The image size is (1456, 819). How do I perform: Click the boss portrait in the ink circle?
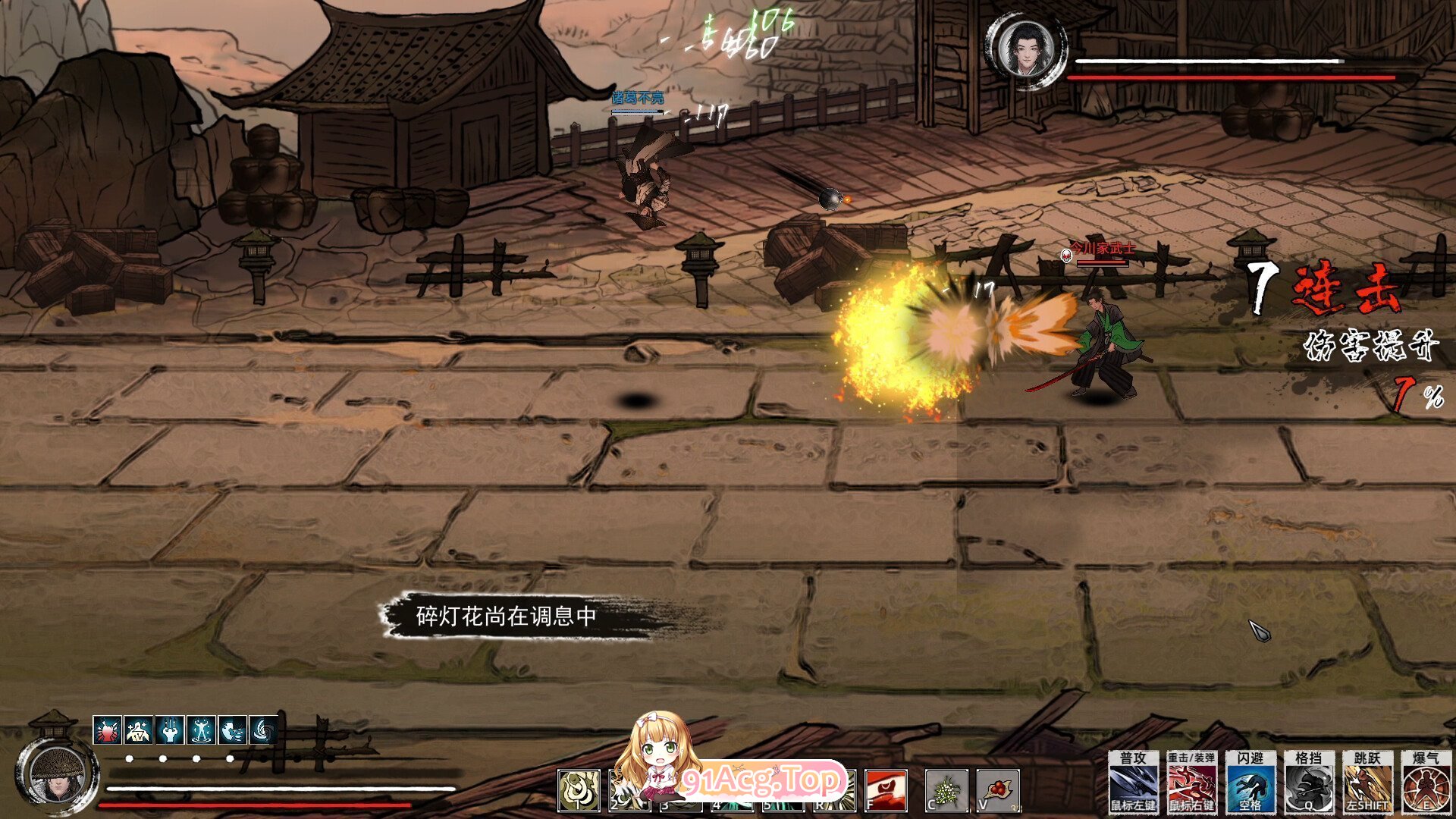[x=1025, y=49]
